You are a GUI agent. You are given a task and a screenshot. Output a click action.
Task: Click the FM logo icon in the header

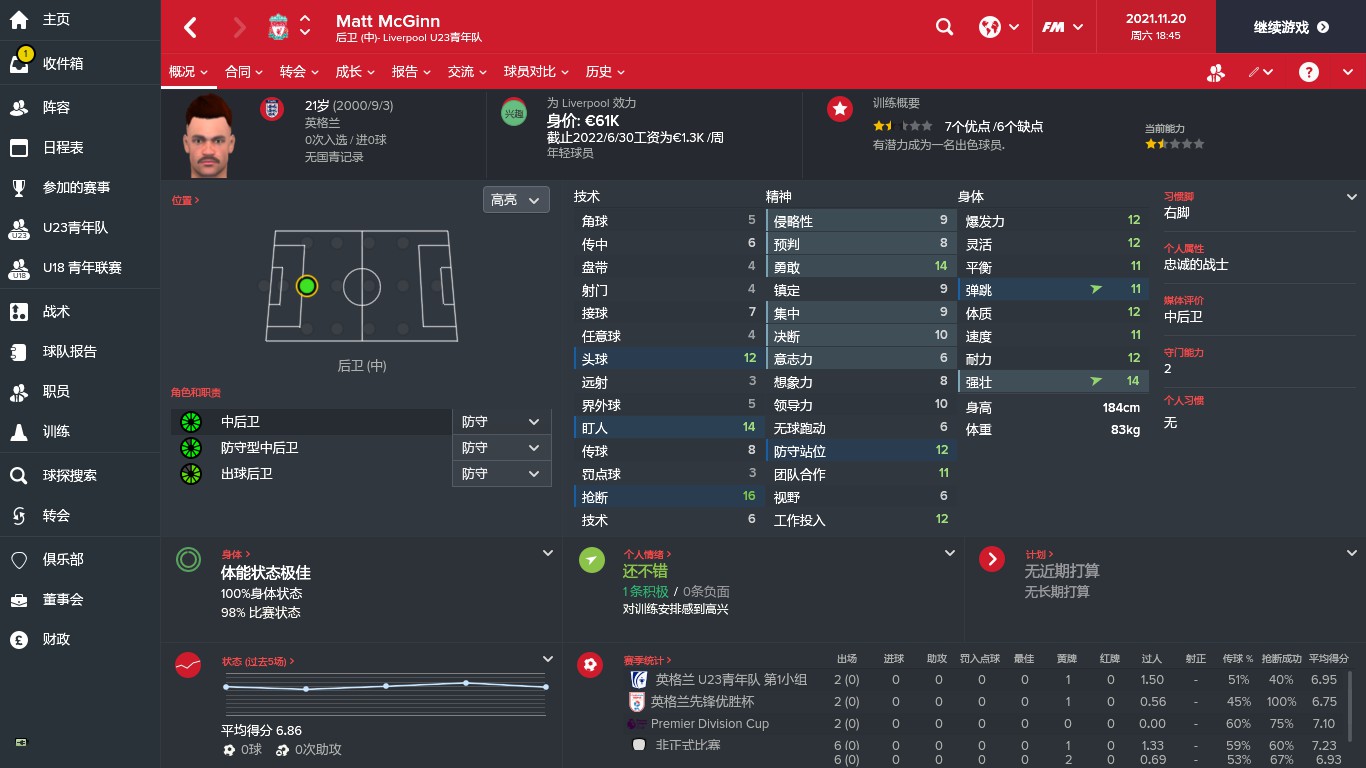[x=1057, y=26]
